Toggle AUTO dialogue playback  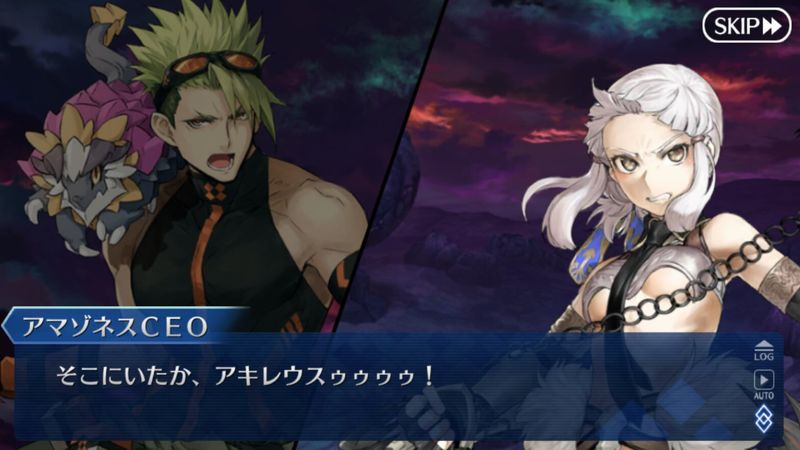click(x=763, y=383)
